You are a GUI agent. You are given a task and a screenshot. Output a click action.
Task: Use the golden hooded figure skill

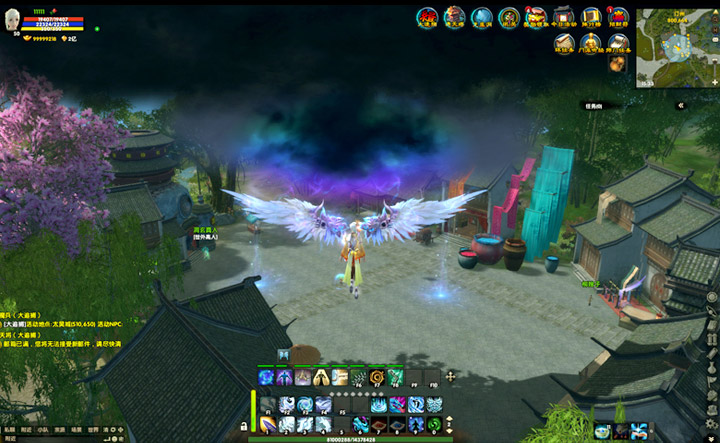(321, 377)
